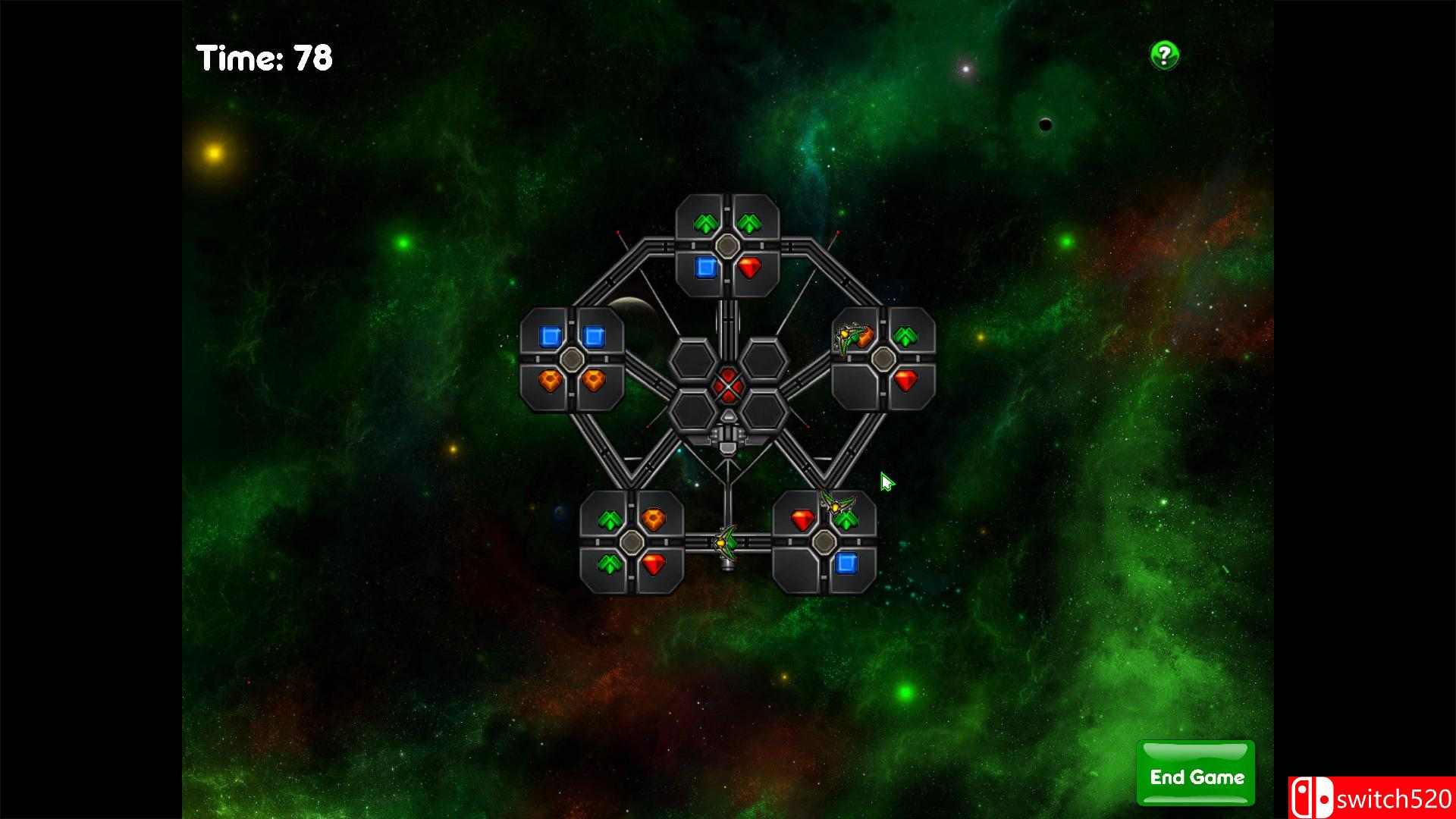
Task: Select the blue square gem in top cluster
Action: 706,266
